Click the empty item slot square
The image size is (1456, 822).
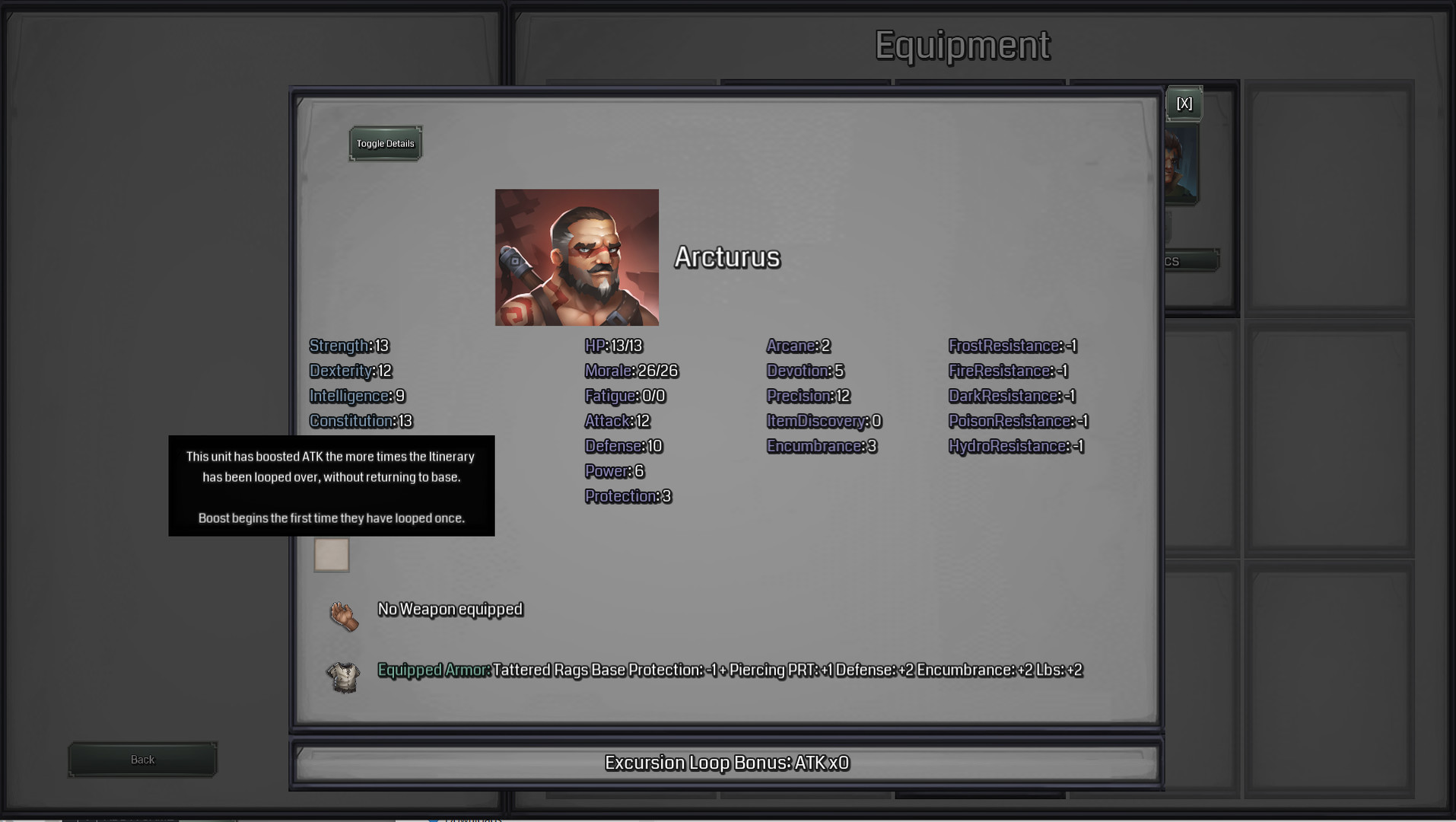coord(332,555)
